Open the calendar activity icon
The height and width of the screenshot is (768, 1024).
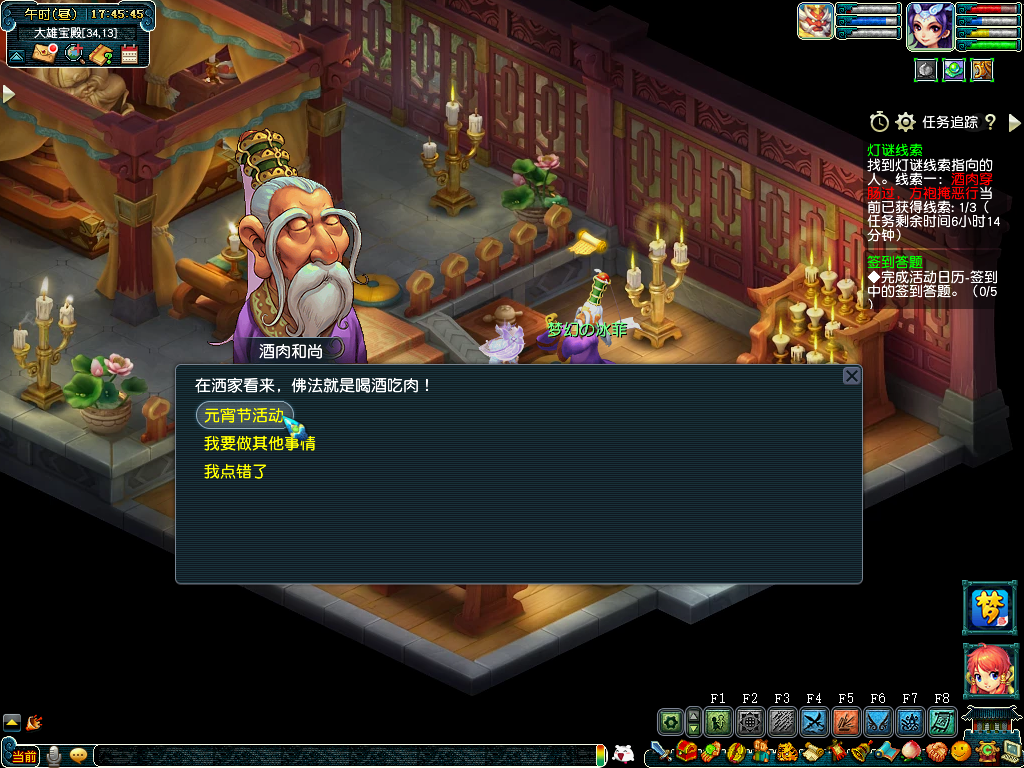click(129, 53)
